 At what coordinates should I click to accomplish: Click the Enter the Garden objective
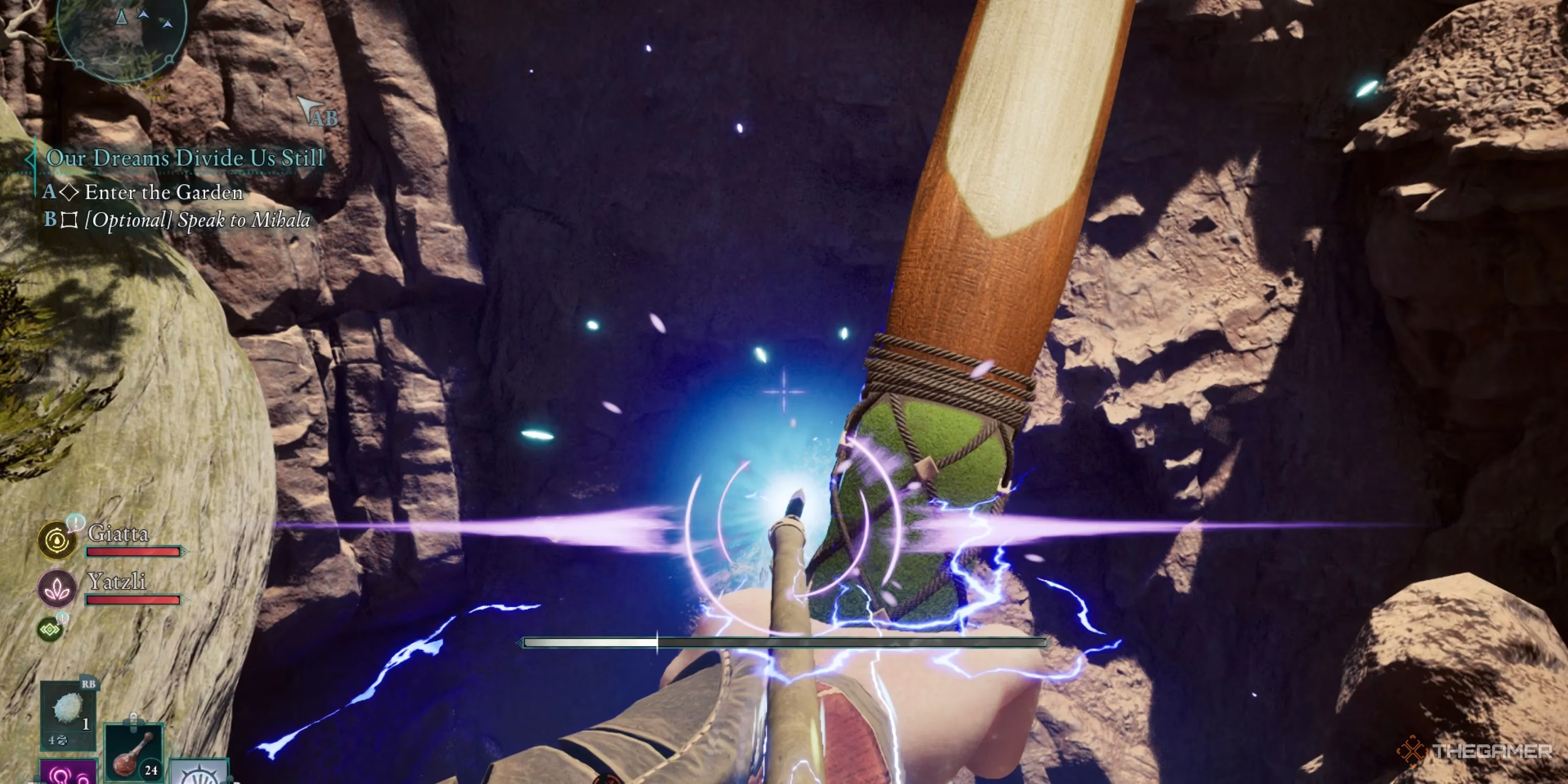[x=162, y=192]
